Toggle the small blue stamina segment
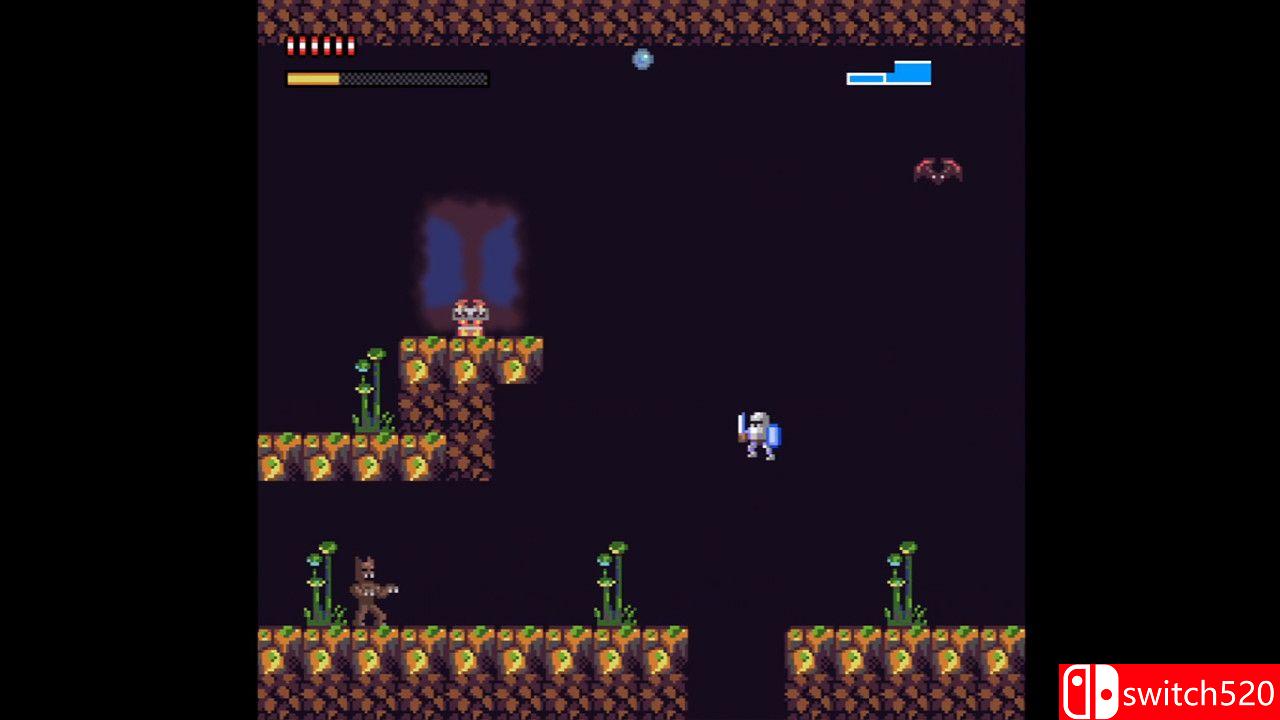 click(866, 78)
